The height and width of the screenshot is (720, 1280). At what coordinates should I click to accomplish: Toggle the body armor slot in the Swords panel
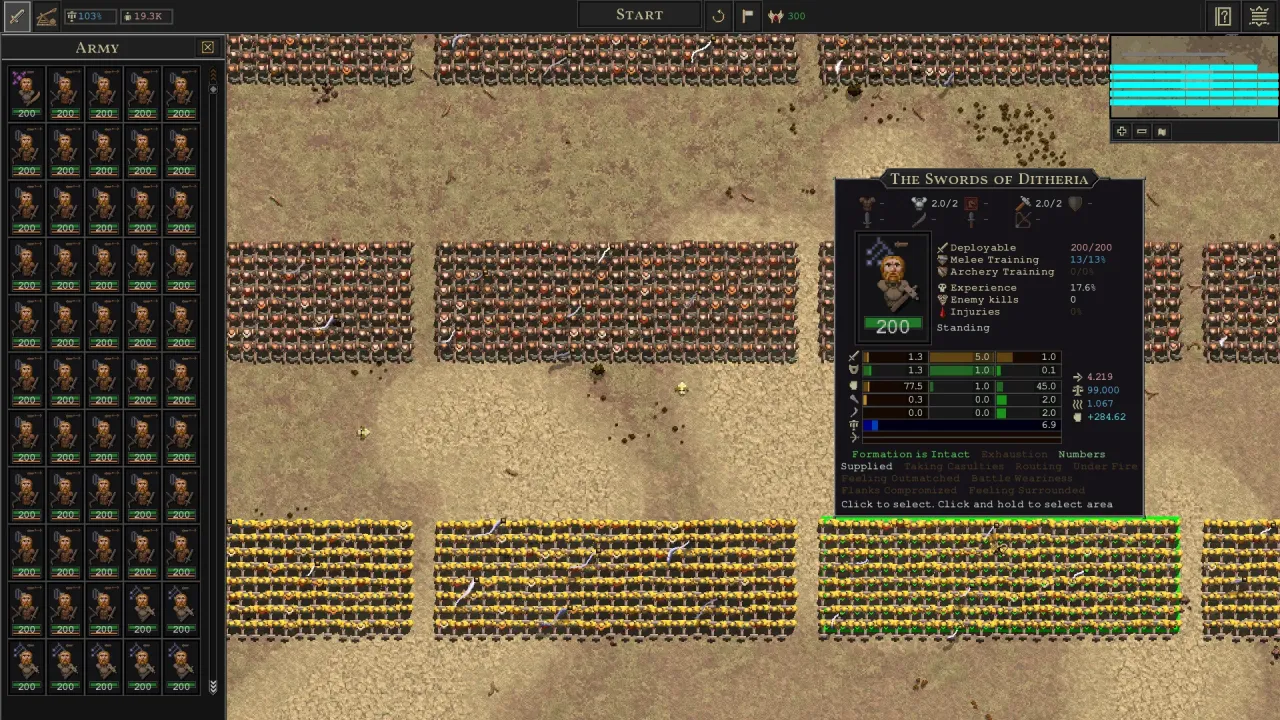[x=866, y=203]
